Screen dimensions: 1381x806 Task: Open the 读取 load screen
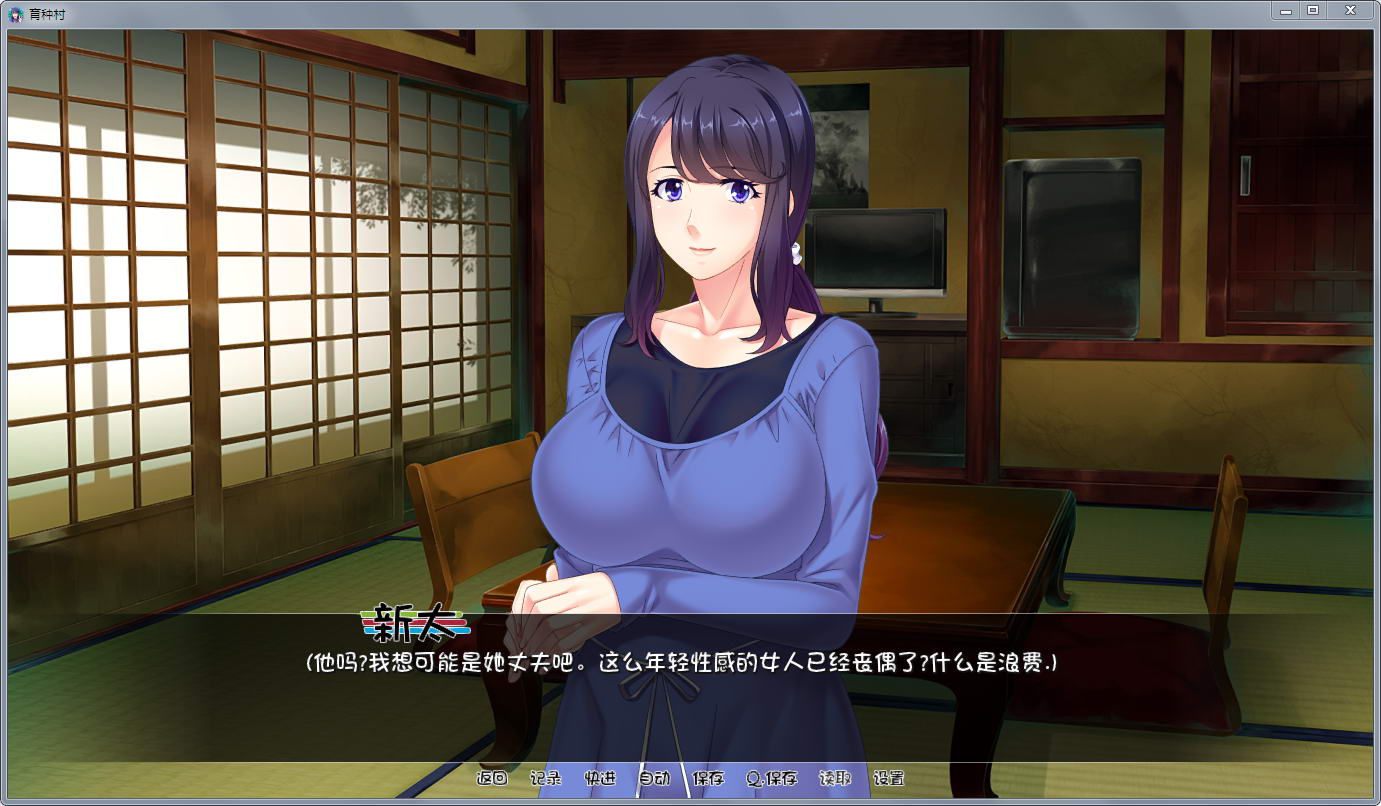click(836, 778)
